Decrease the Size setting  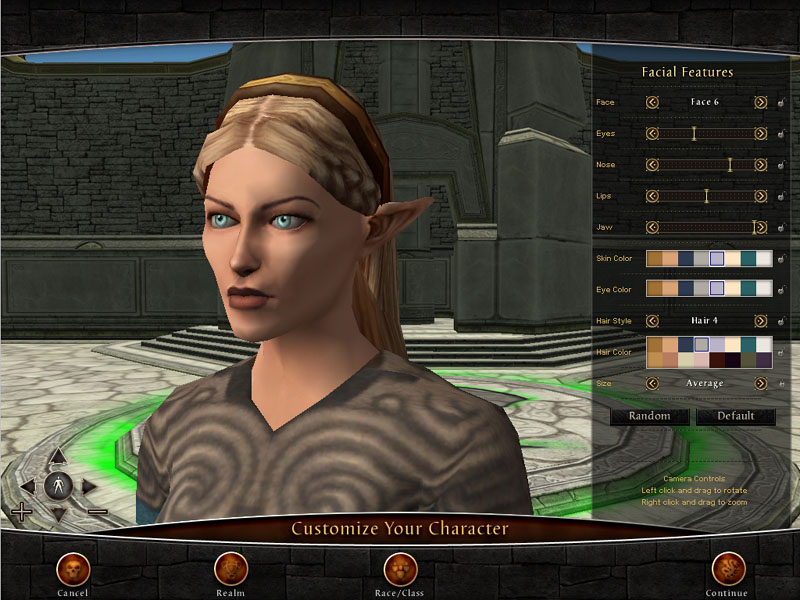[652, 383]
